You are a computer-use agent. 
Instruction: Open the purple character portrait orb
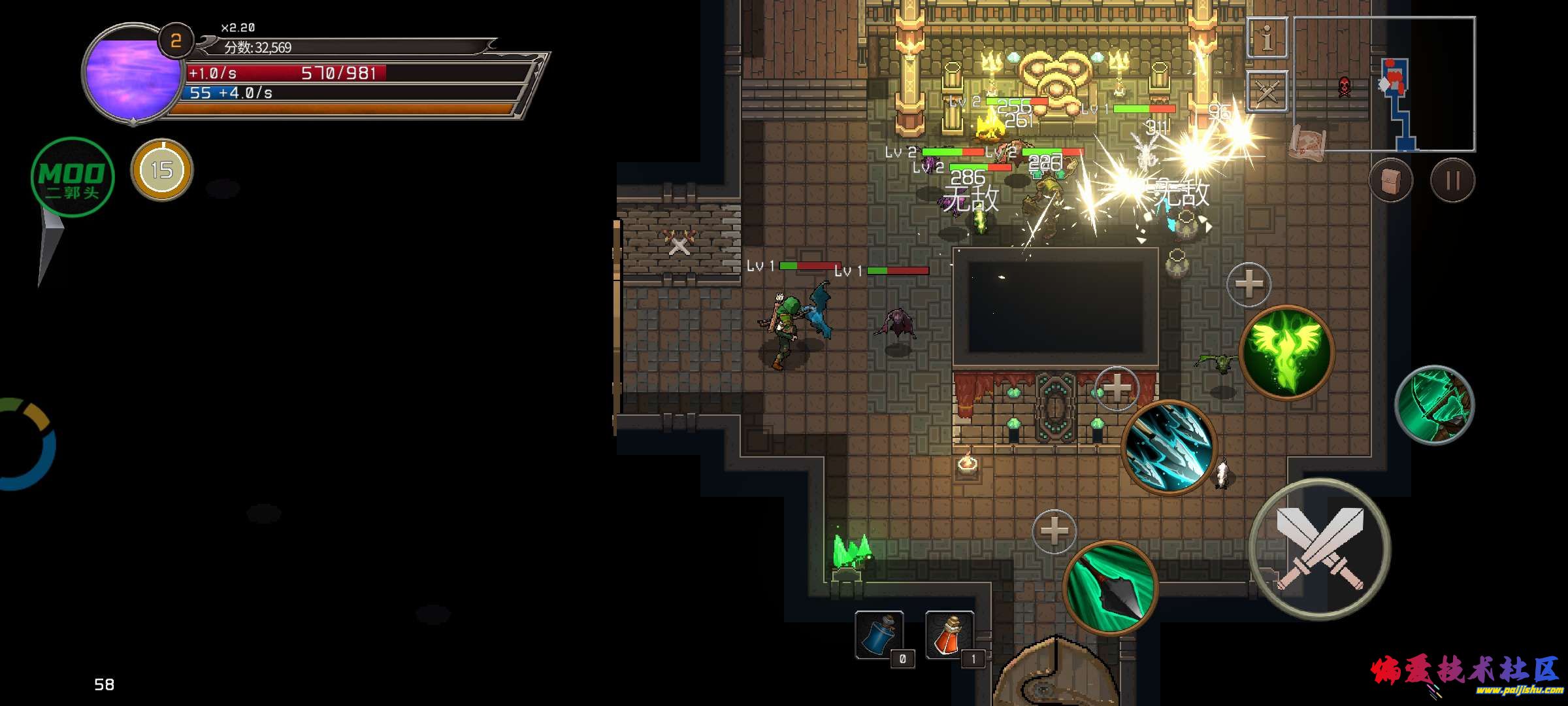pos(133,73)
